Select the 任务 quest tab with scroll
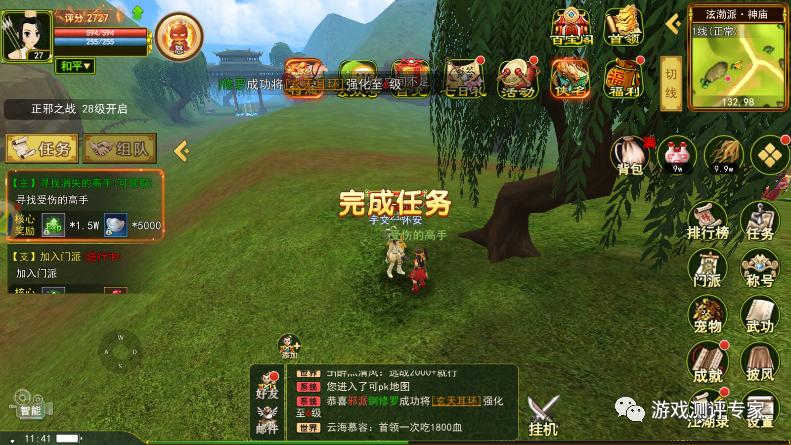 pyautogui.click(x=42, y=149)
